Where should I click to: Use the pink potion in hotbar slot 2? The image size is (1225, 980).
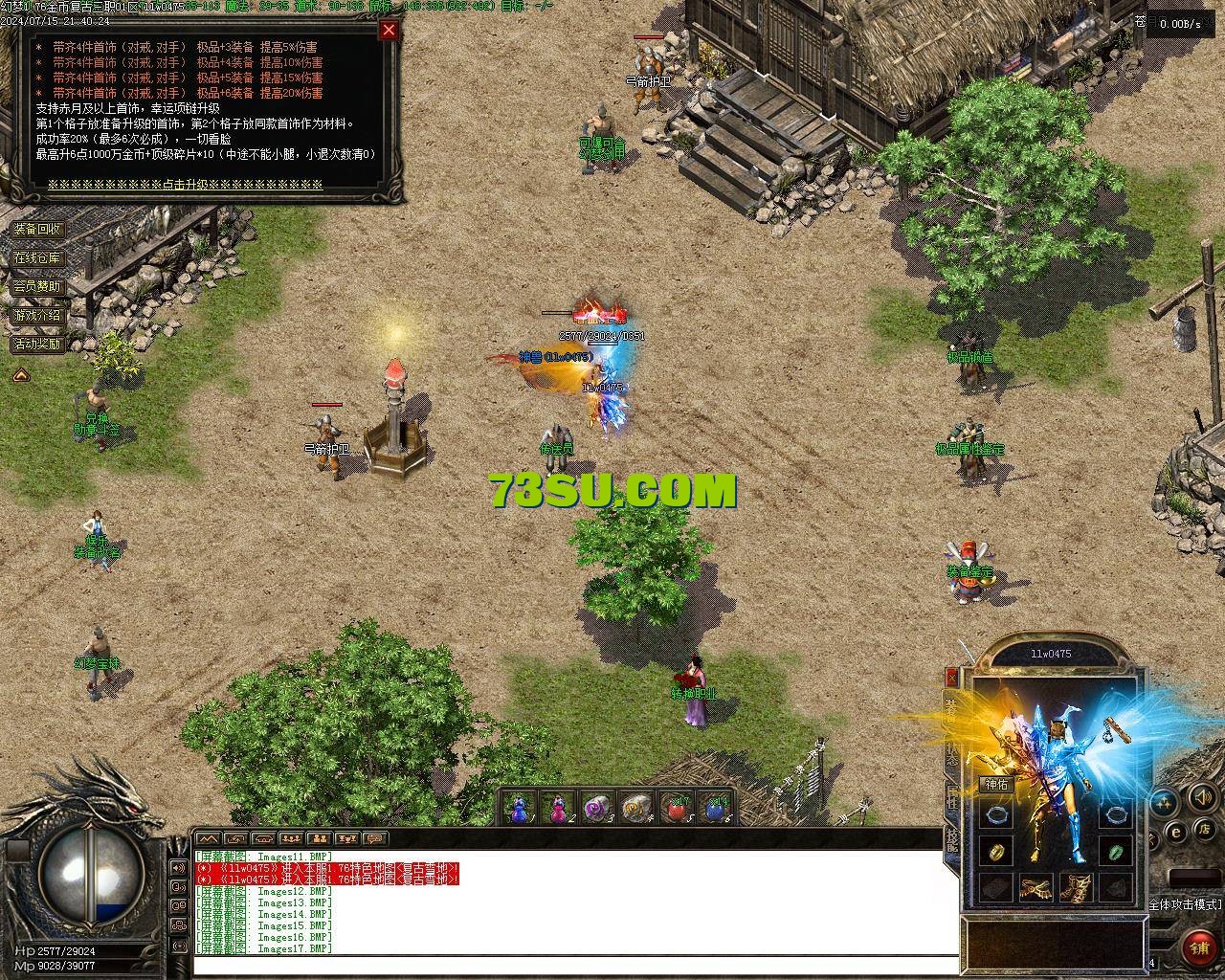558,809
